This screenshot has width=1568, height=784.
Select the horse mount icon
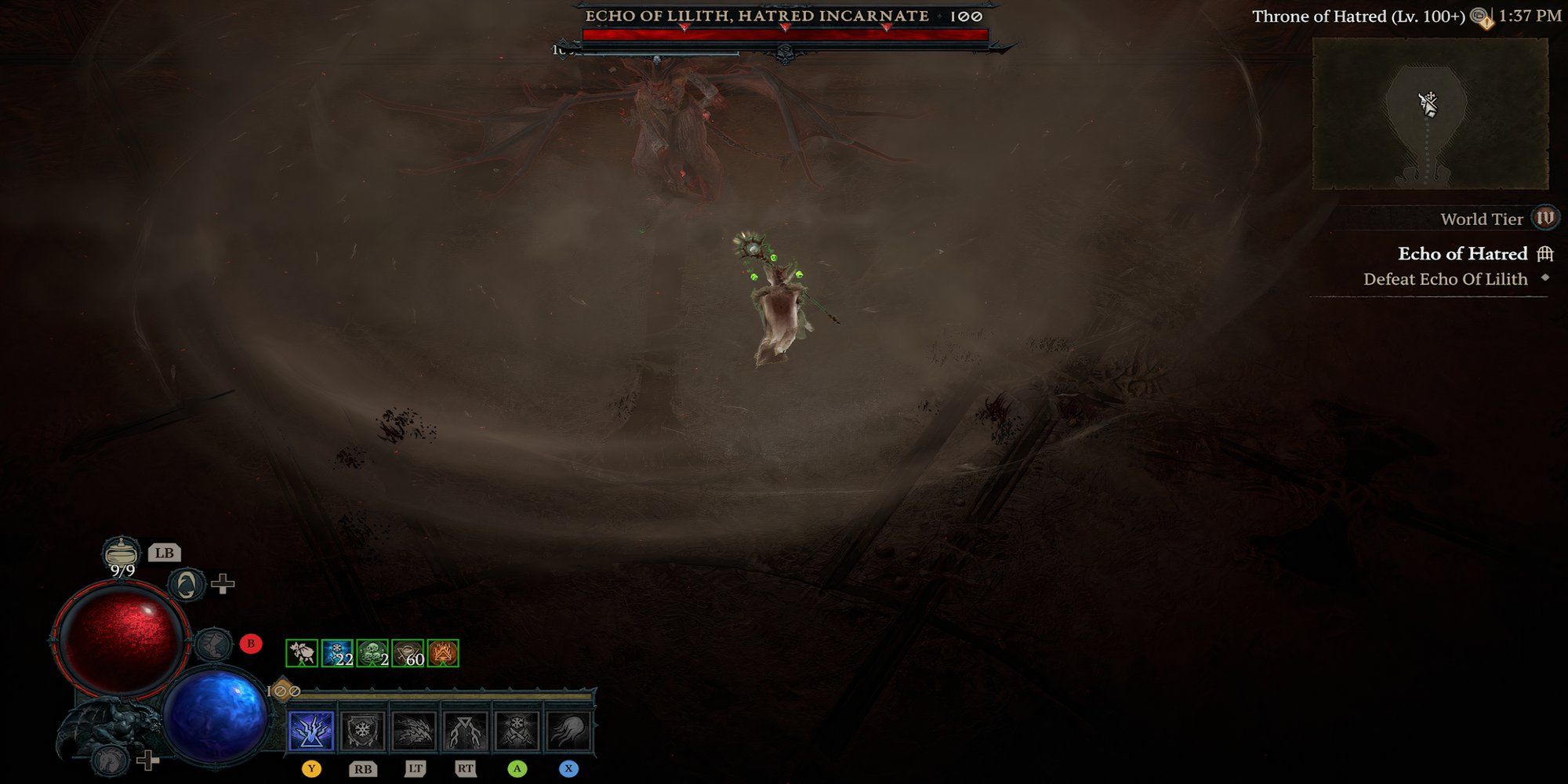tap(110, 759)
